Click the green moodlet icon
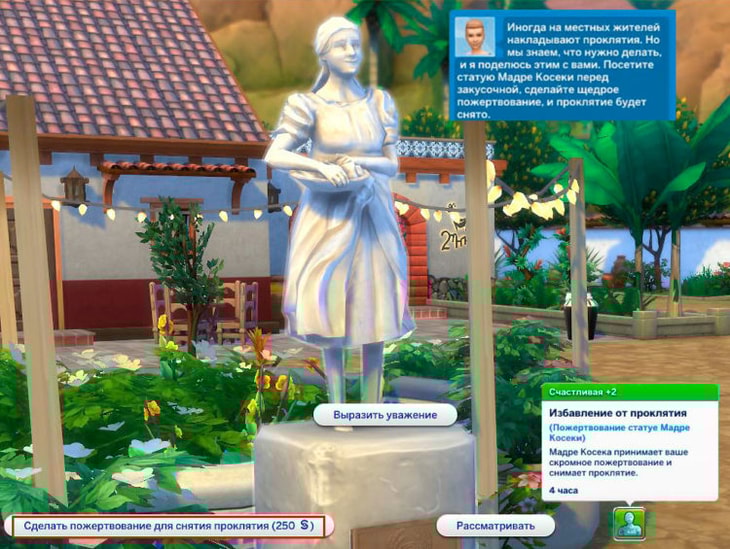This screenshot has height=549, width=730. pos(628,523)
